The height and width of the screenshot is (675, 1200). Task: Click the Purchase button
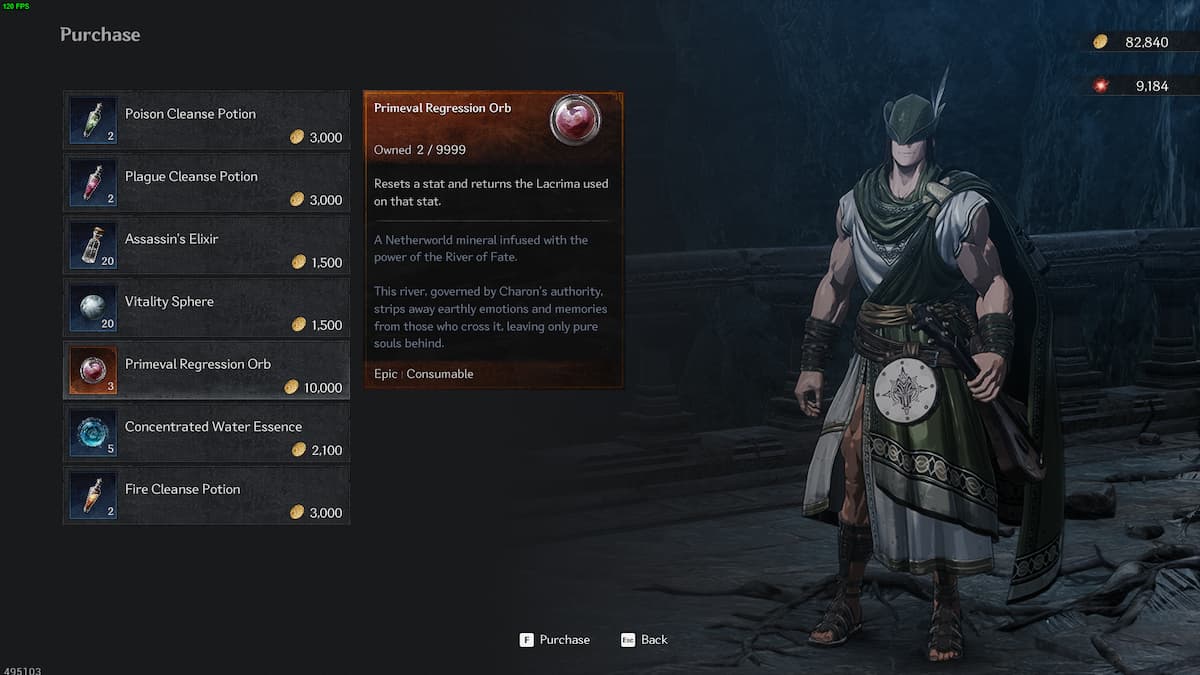(x=555, y=640)
